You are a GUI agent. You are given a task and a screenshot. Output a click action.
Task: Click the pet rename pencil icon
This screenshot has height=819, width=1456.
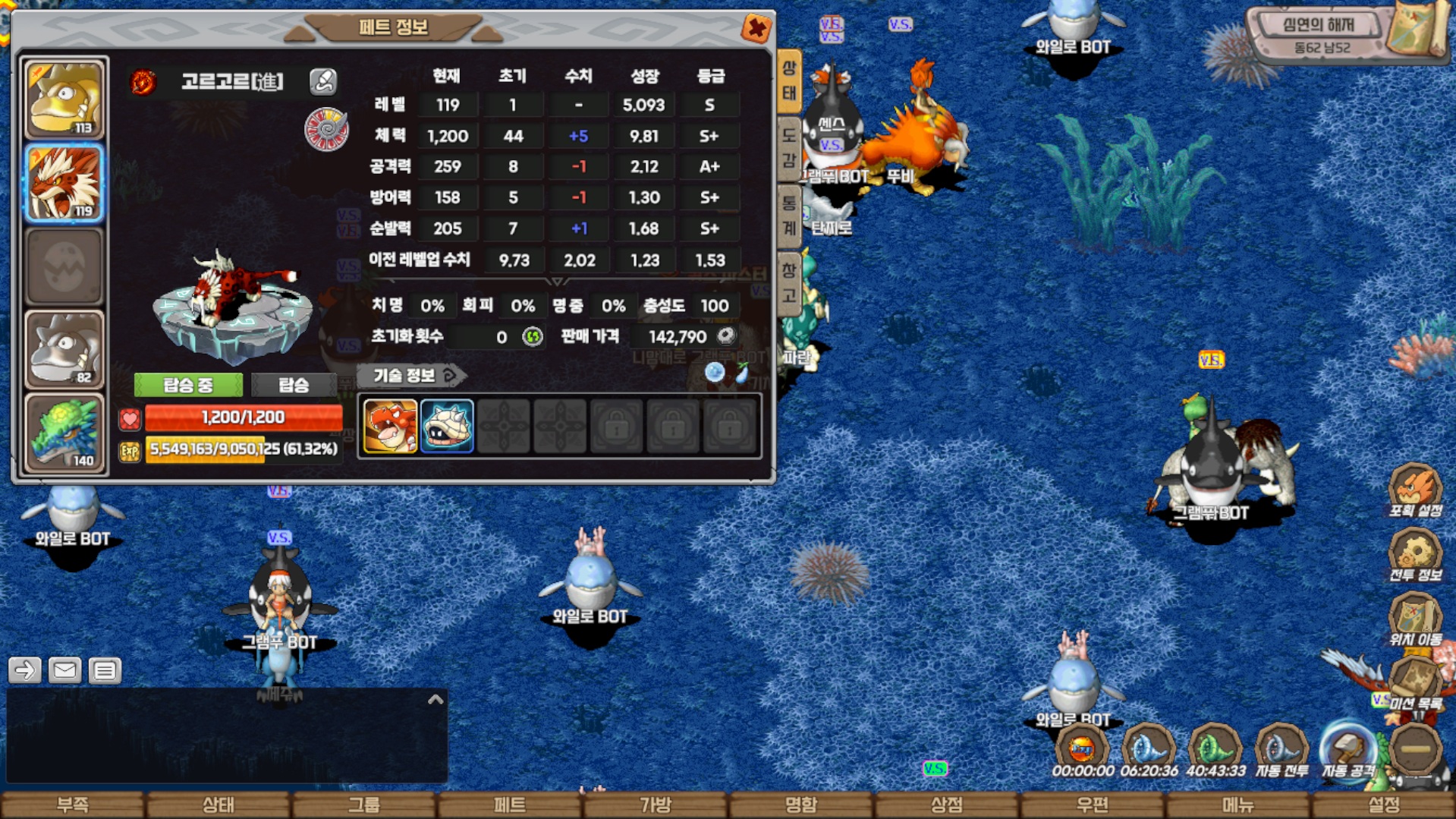323,81
